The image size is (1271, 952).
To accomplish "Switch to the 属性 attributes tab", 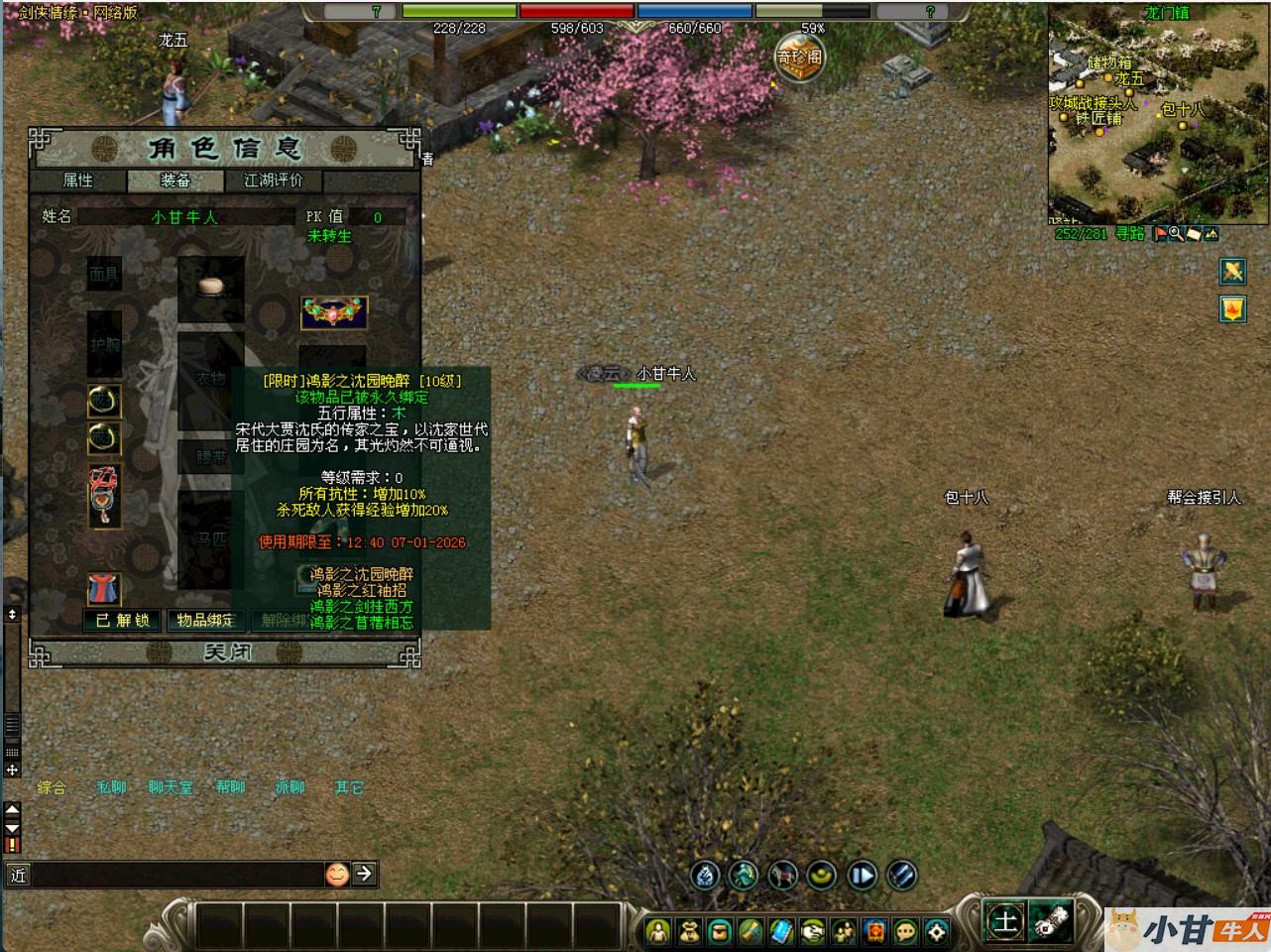I will click(78, 179).
